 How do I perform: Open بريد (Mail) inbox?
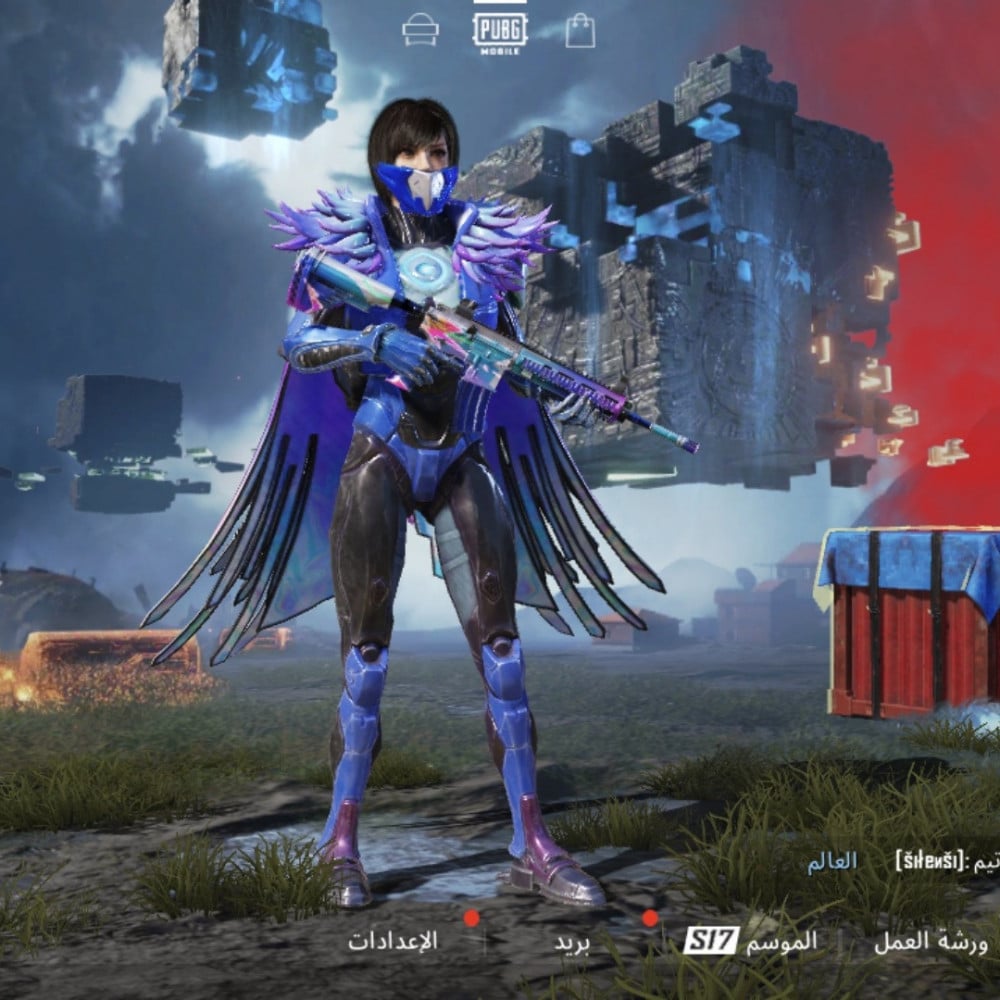tap(573, 942)
